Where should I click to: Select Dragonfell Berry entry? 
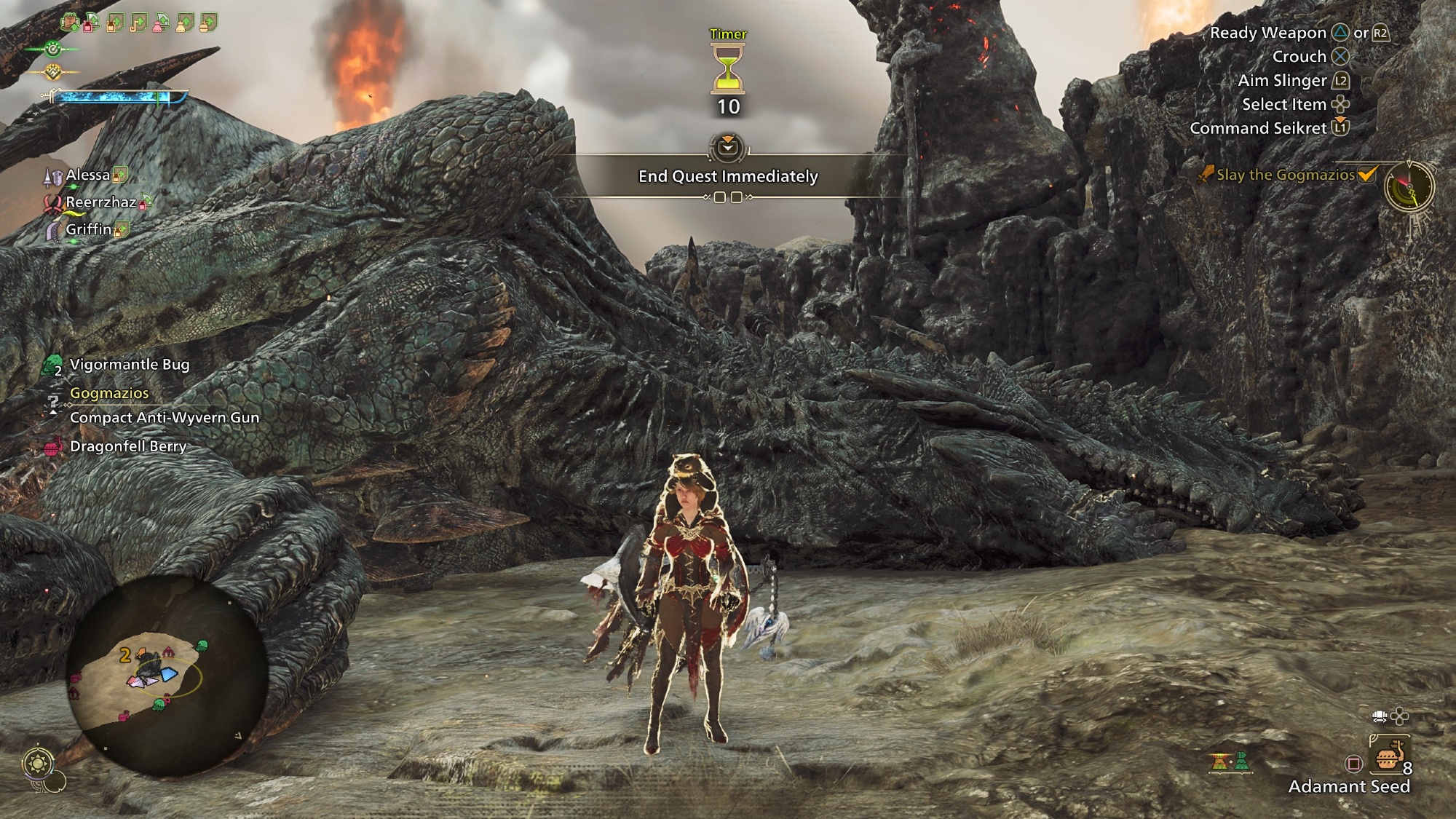point(128,446)
